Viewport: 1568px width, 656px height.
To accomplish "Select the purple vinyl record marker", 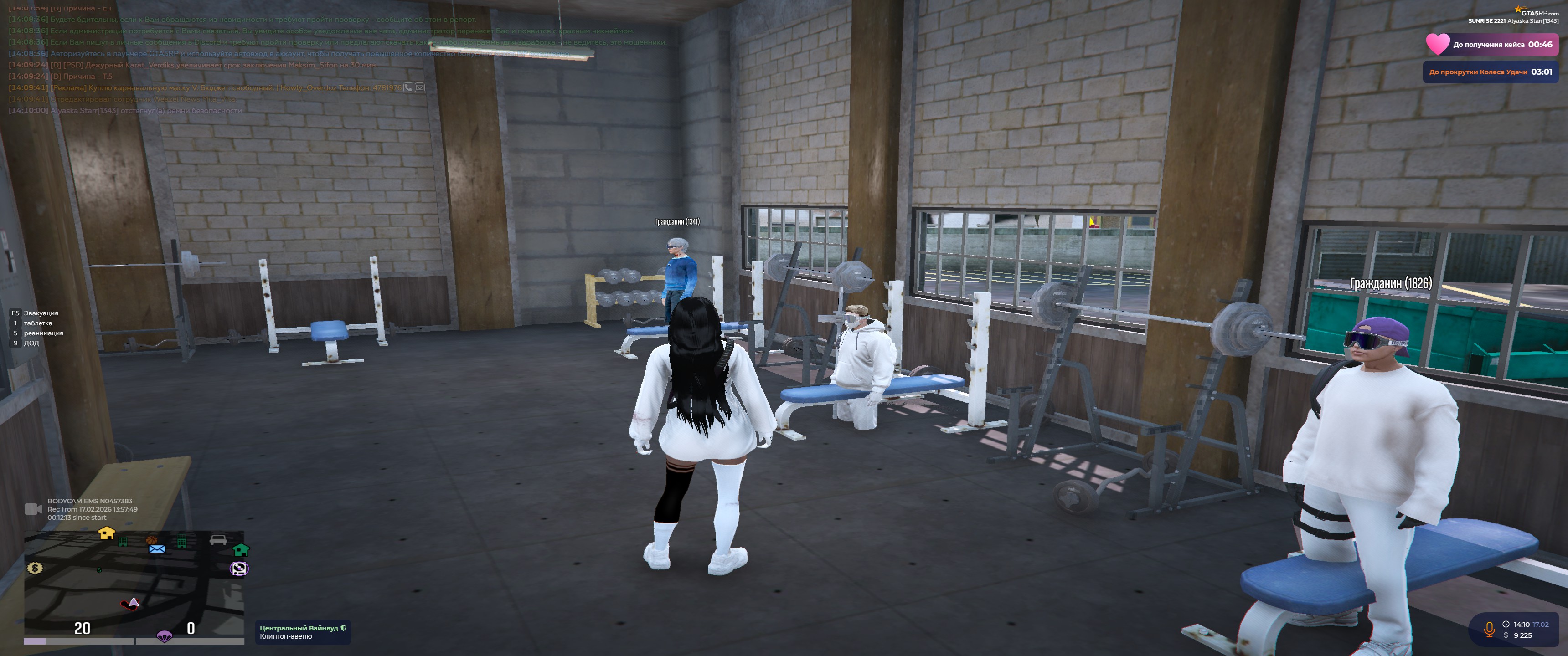I will [239, 569].
